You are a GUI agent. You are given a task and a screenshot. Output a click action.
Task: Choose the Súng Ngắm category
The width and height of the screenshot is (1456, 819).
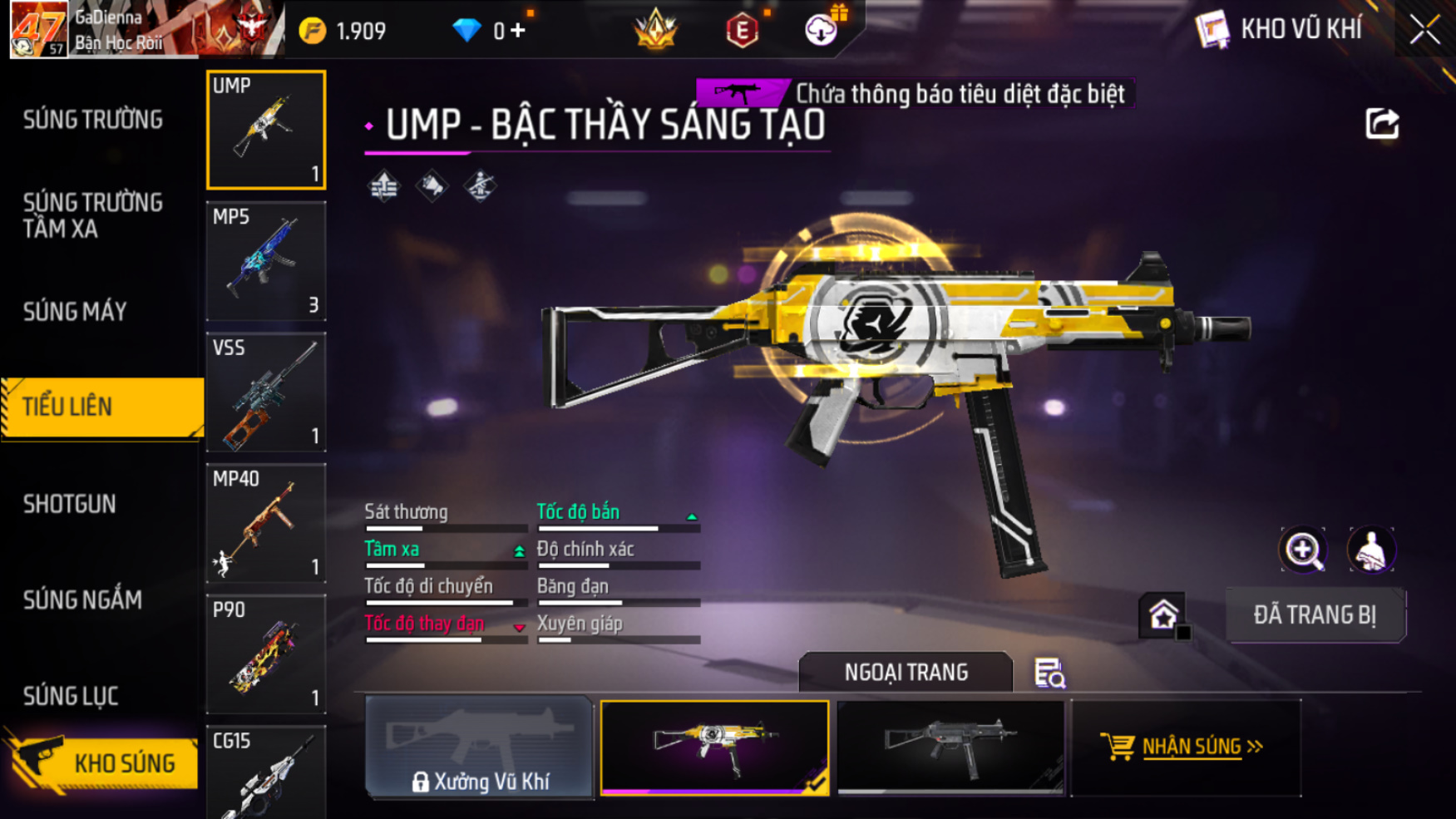(82, 599)
